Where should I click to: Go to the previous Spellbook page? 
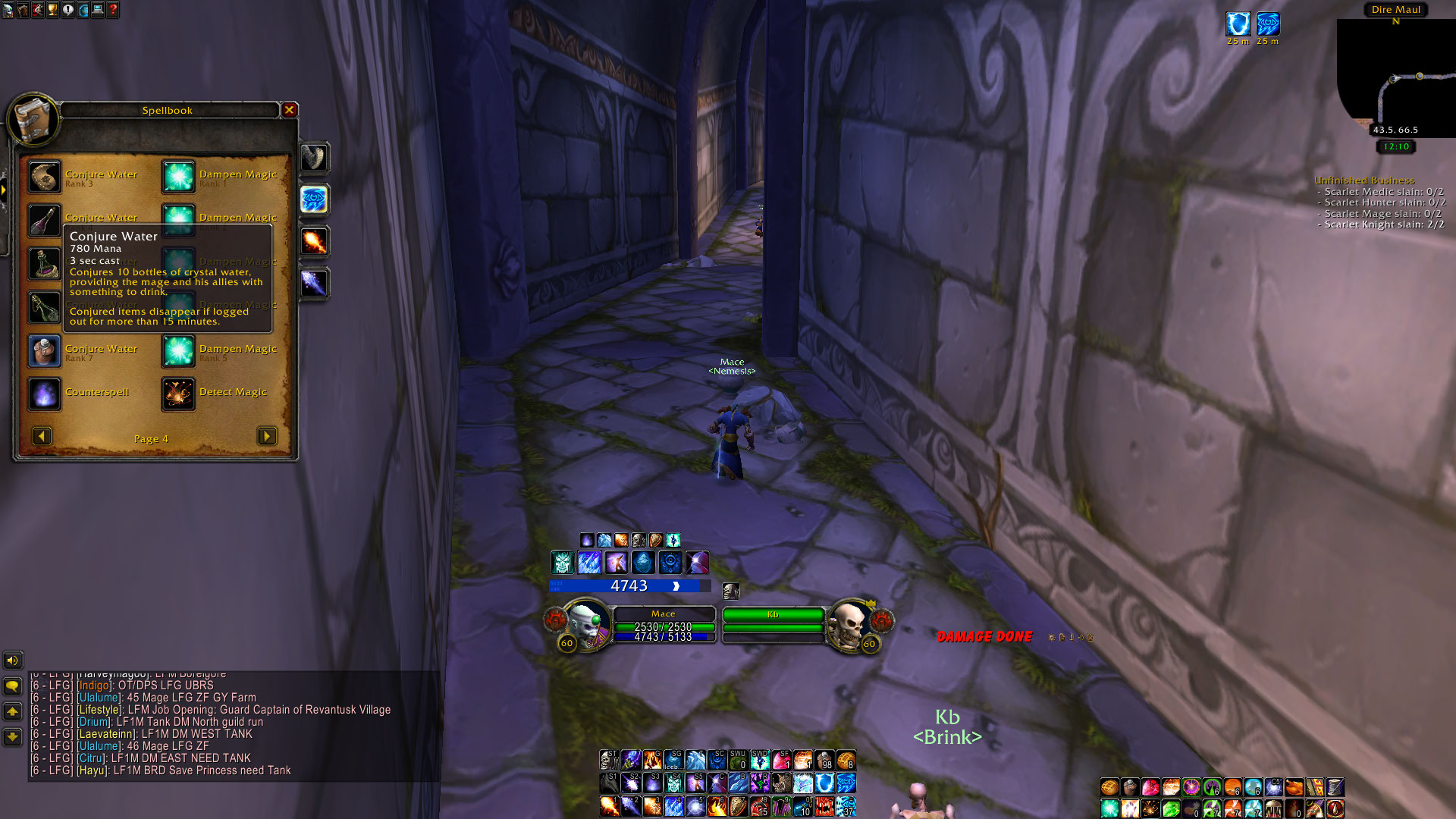point(42,436)
